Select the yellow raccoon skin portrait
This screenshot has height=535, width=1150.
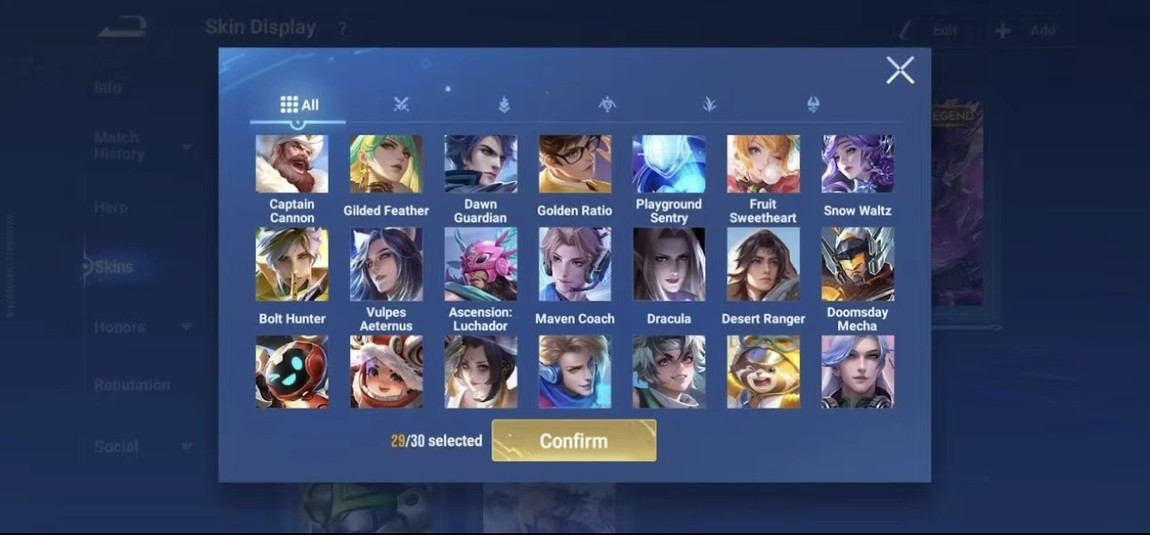pos(763,371)
